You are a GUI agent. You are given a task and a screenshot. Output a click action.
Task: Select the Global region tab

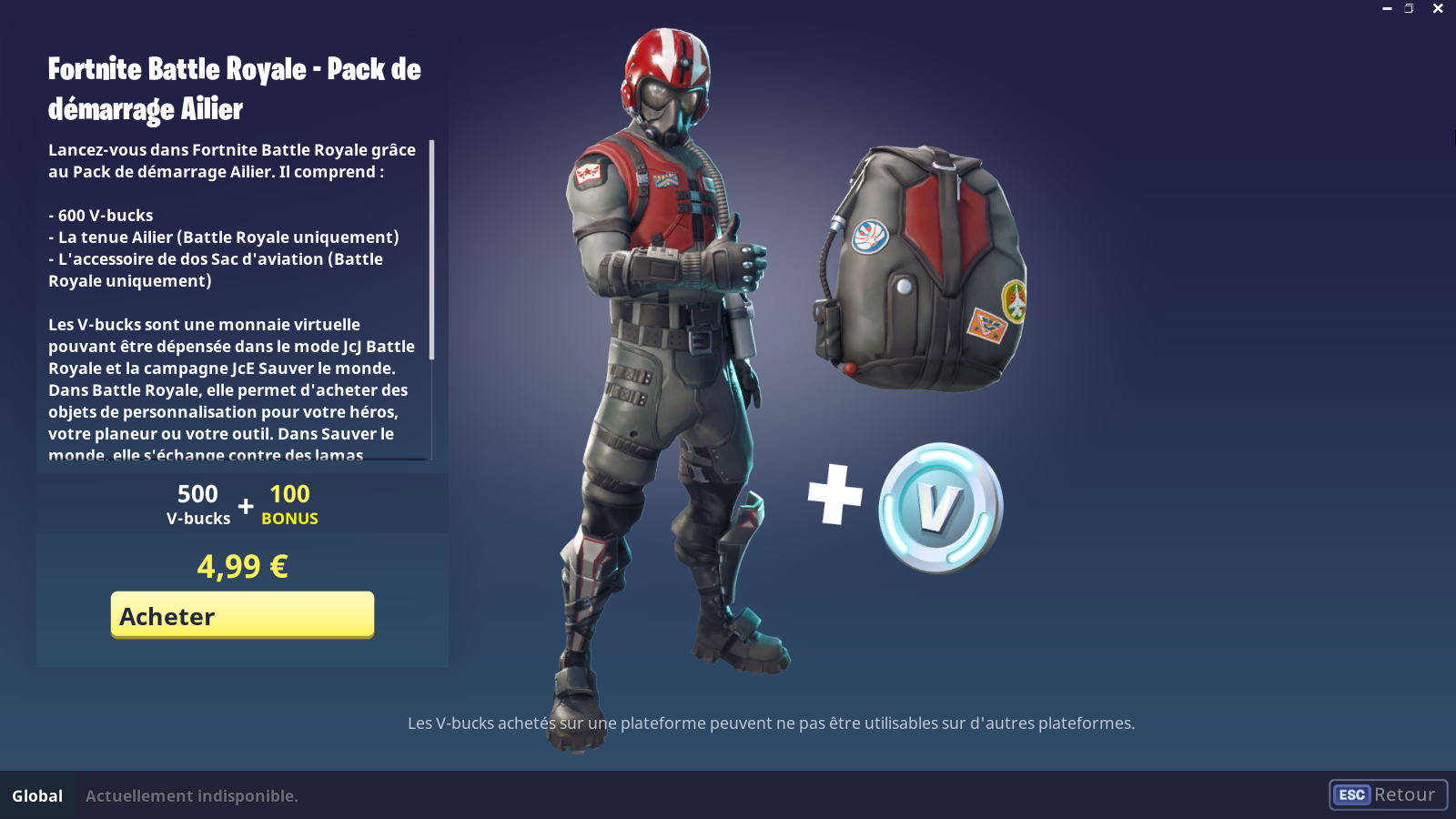pos(37,794)
